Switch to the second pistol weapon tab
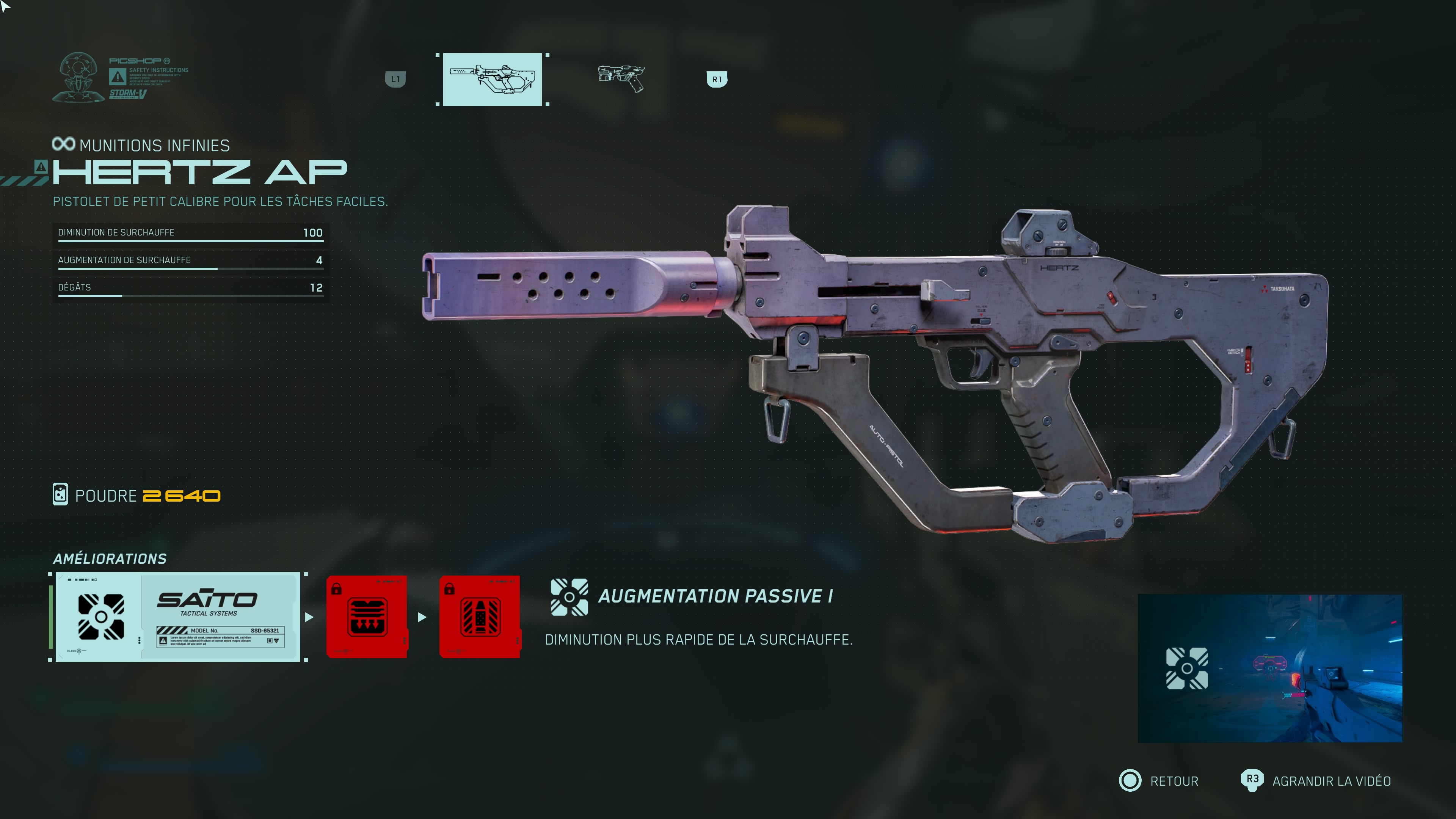 click(621, 78)
